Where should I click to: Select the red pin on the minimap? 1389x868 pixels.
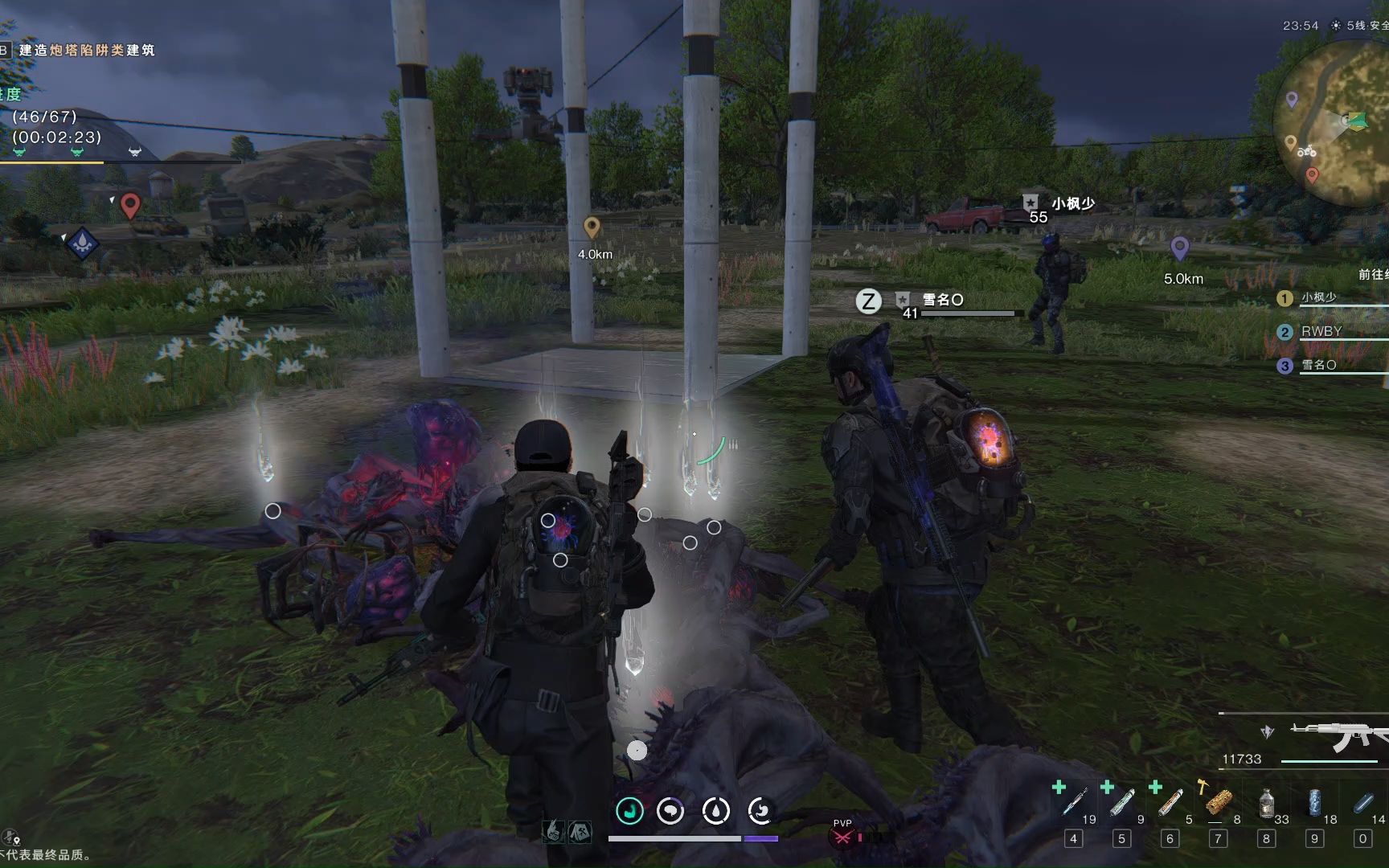click(x=1312, y=174)
